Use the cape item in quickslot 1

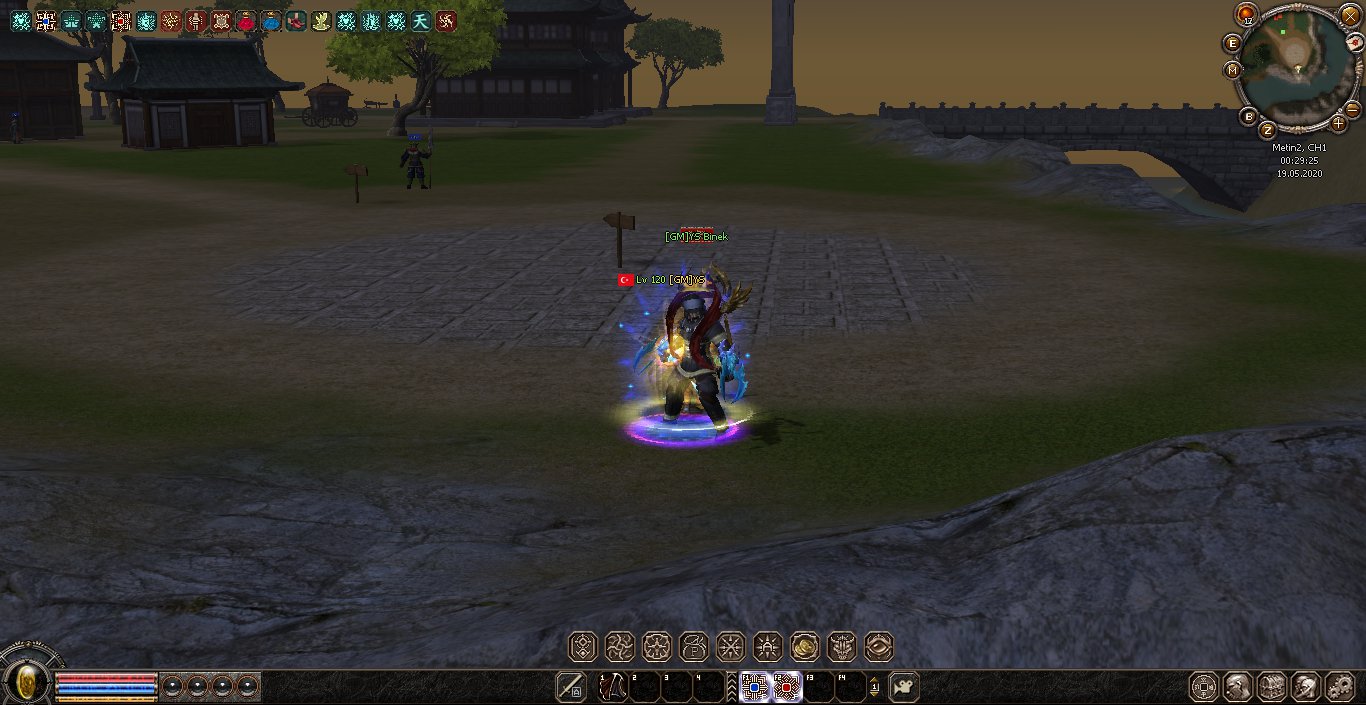(612, 687)
